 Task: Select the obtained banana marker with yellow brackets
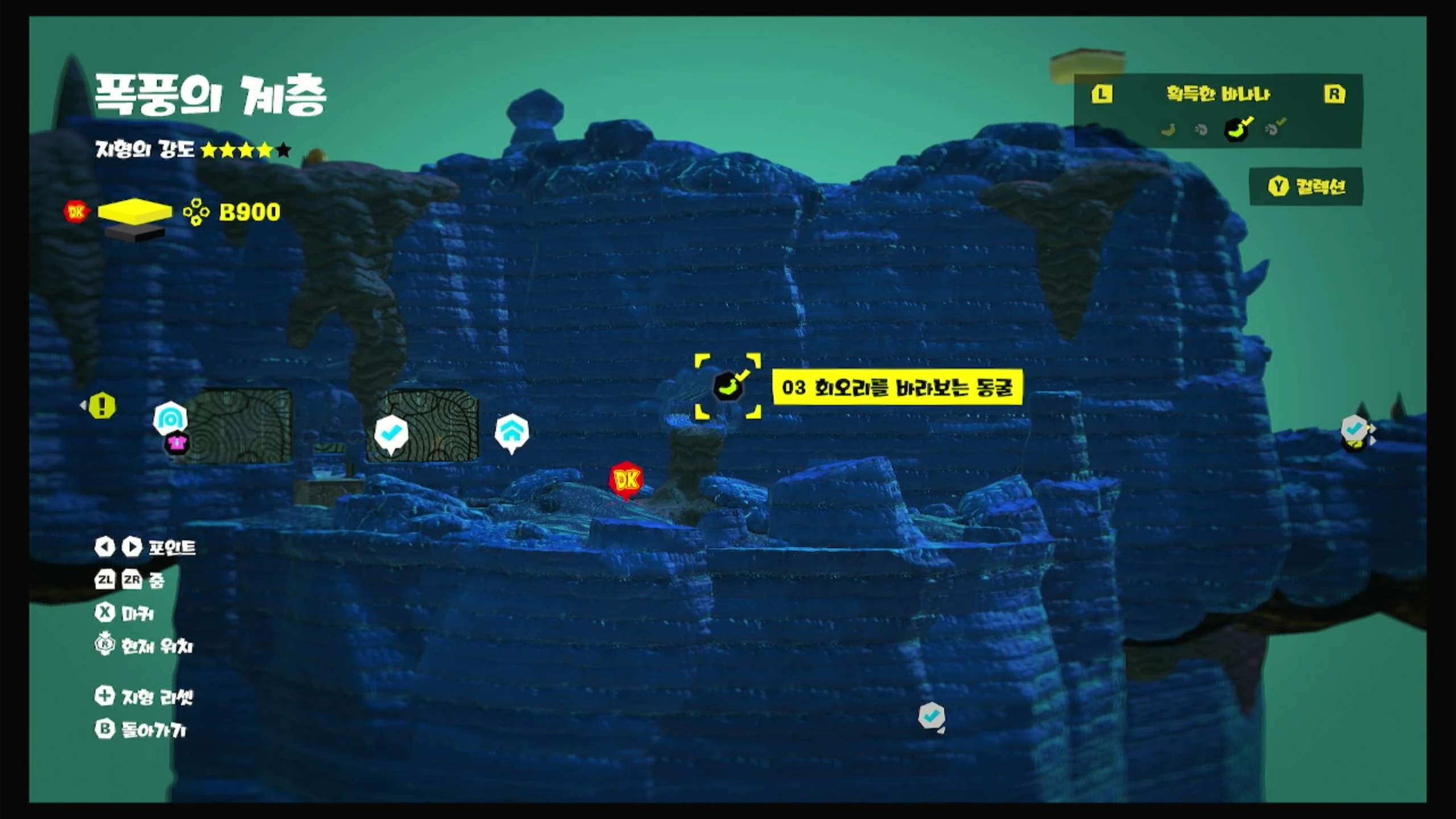[x=728, y=387]
